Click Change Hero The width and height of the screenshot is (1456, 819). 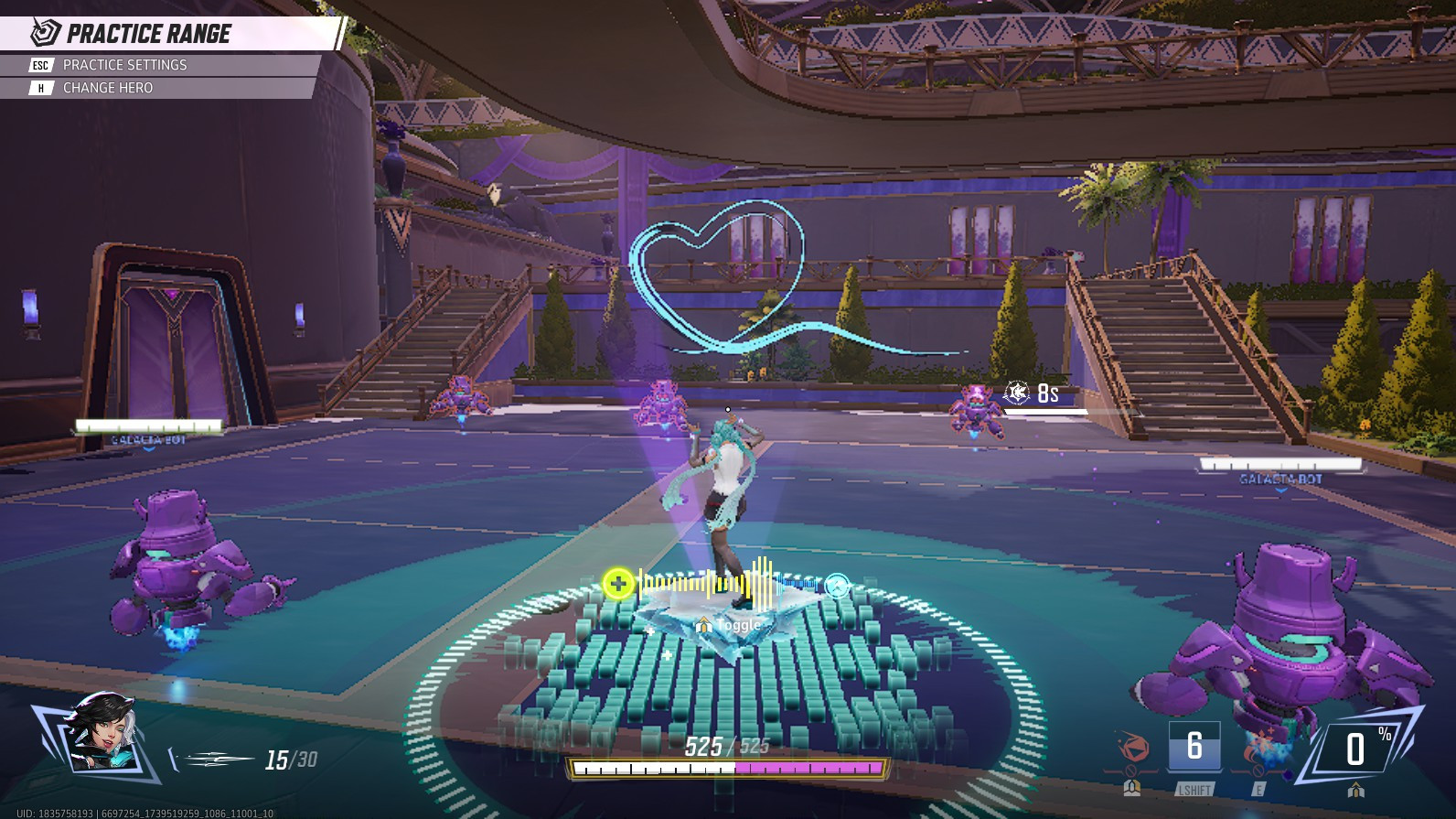coord(107,88)
